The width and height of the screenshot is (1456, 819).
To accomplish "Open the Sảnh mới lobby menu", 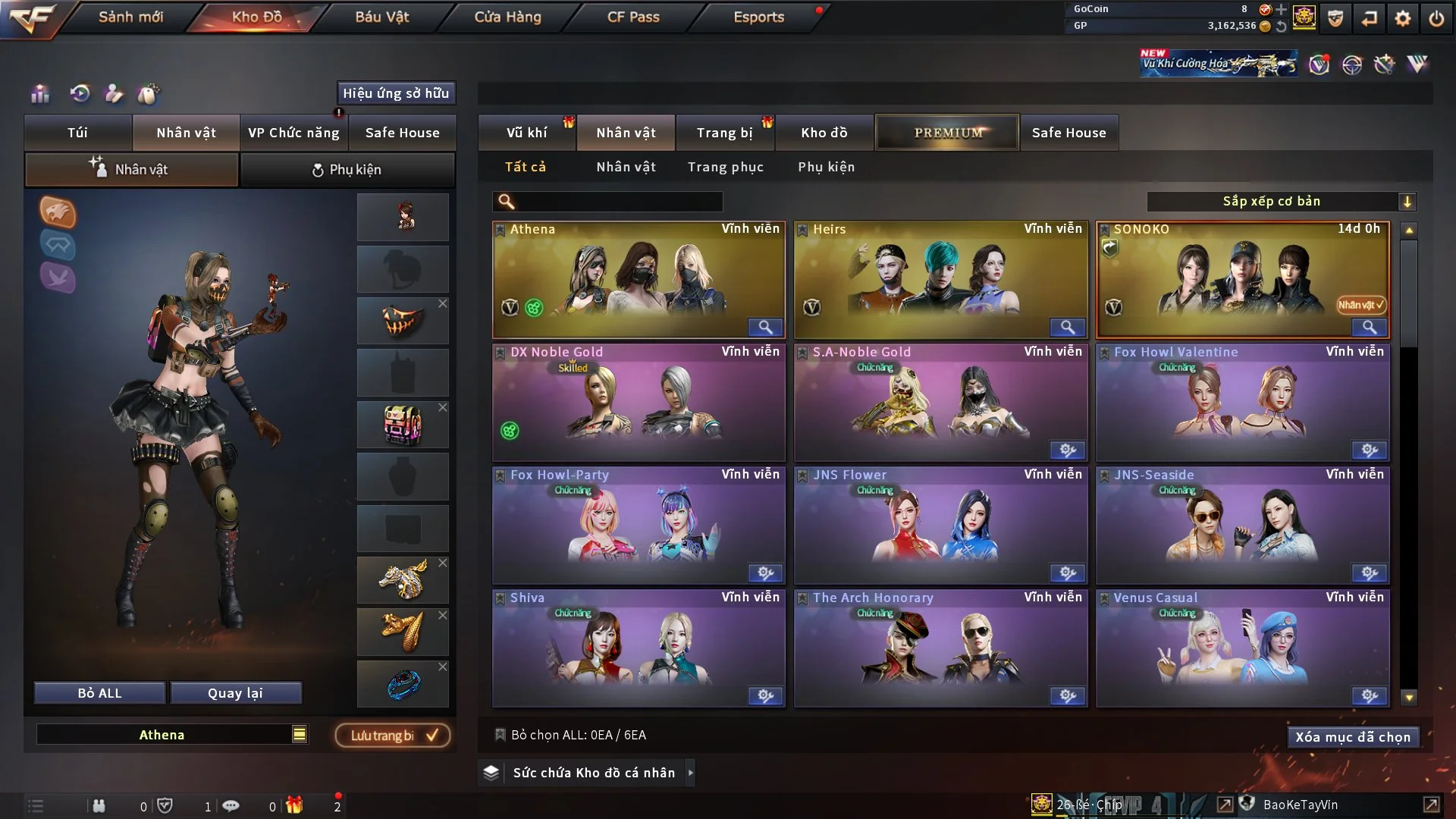I will coord(130,17).
